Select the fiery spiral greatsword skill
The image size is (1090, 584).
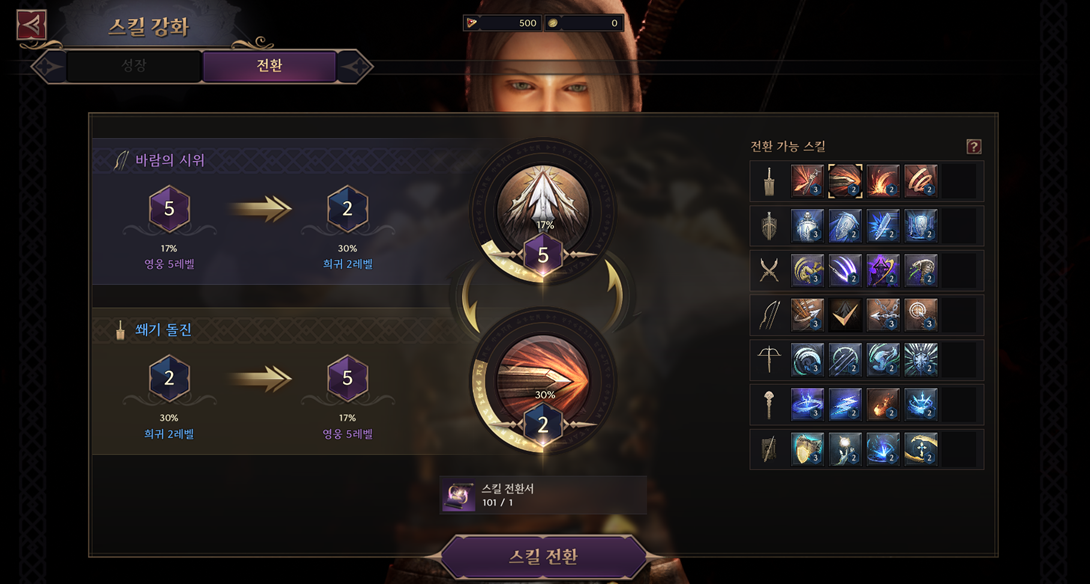(x=921, y=181)
